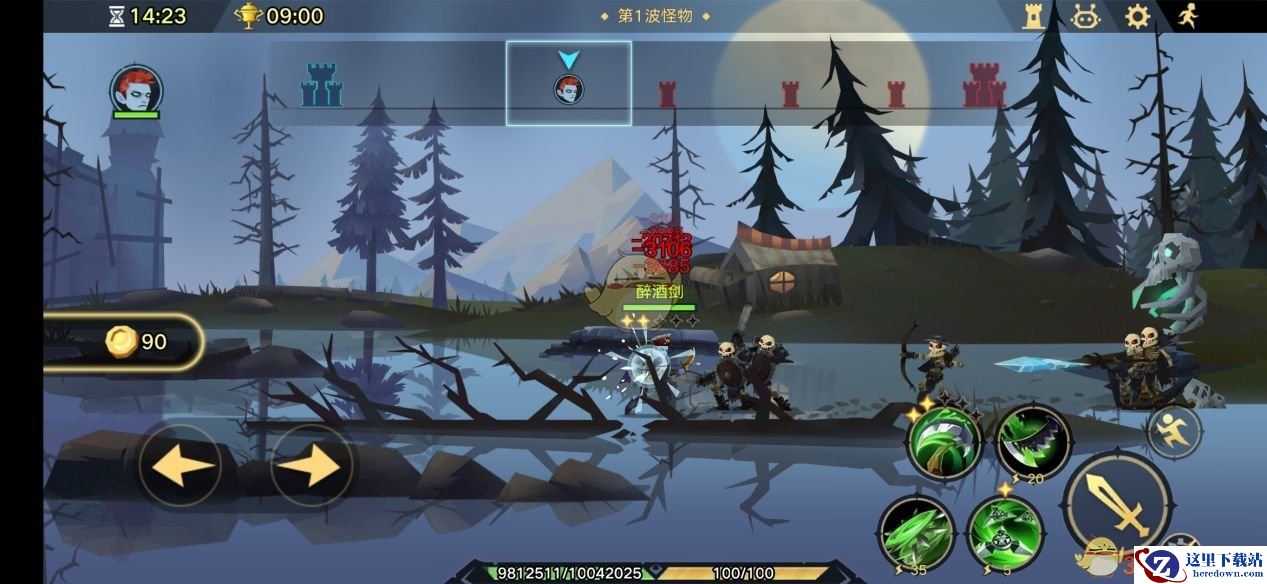Attack with the golden sword button
Screen dimensions: 1267x584
[1117, 504]
